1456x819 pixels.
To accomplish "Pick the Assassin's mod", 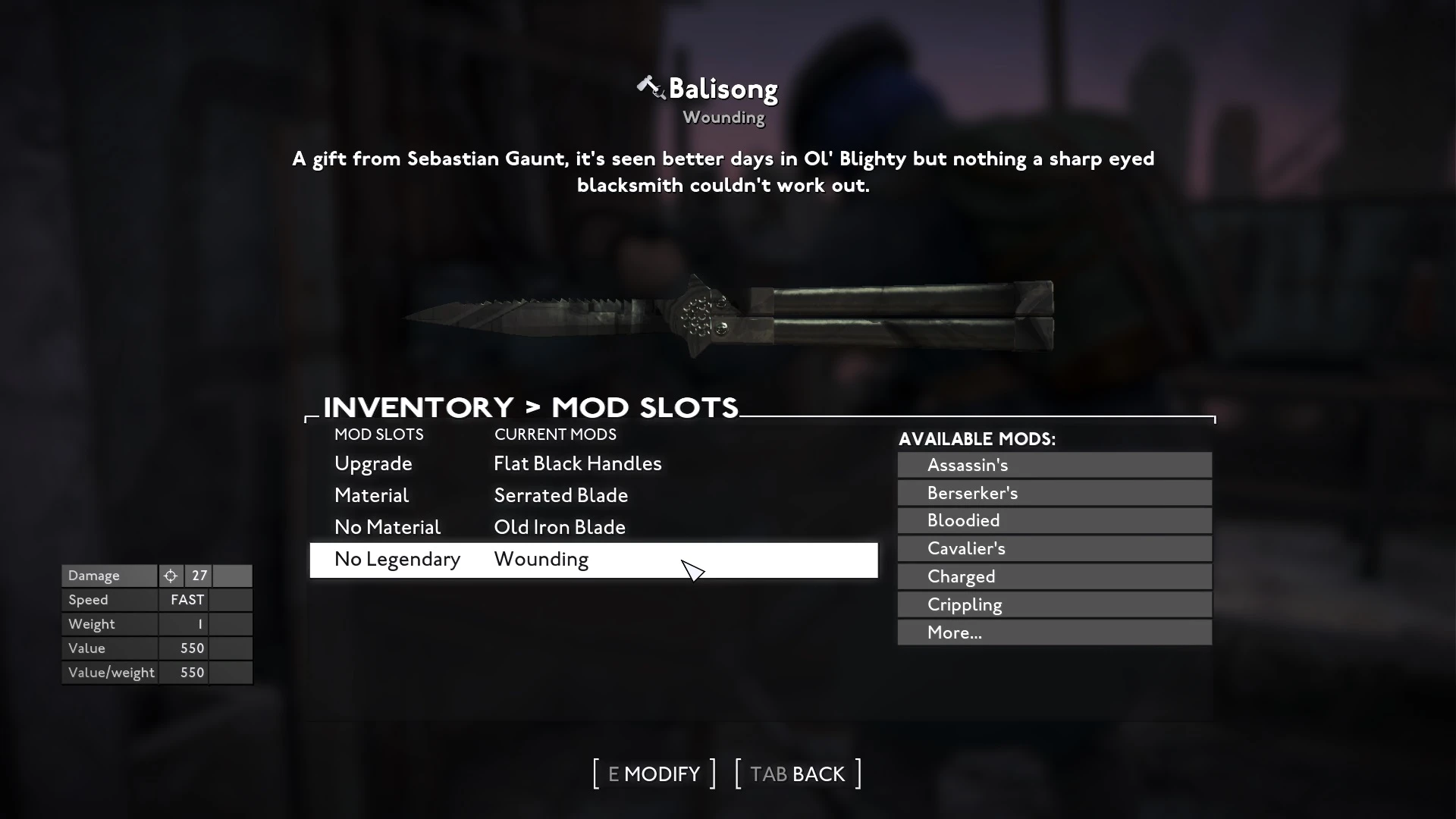I will click(1054, 465).
